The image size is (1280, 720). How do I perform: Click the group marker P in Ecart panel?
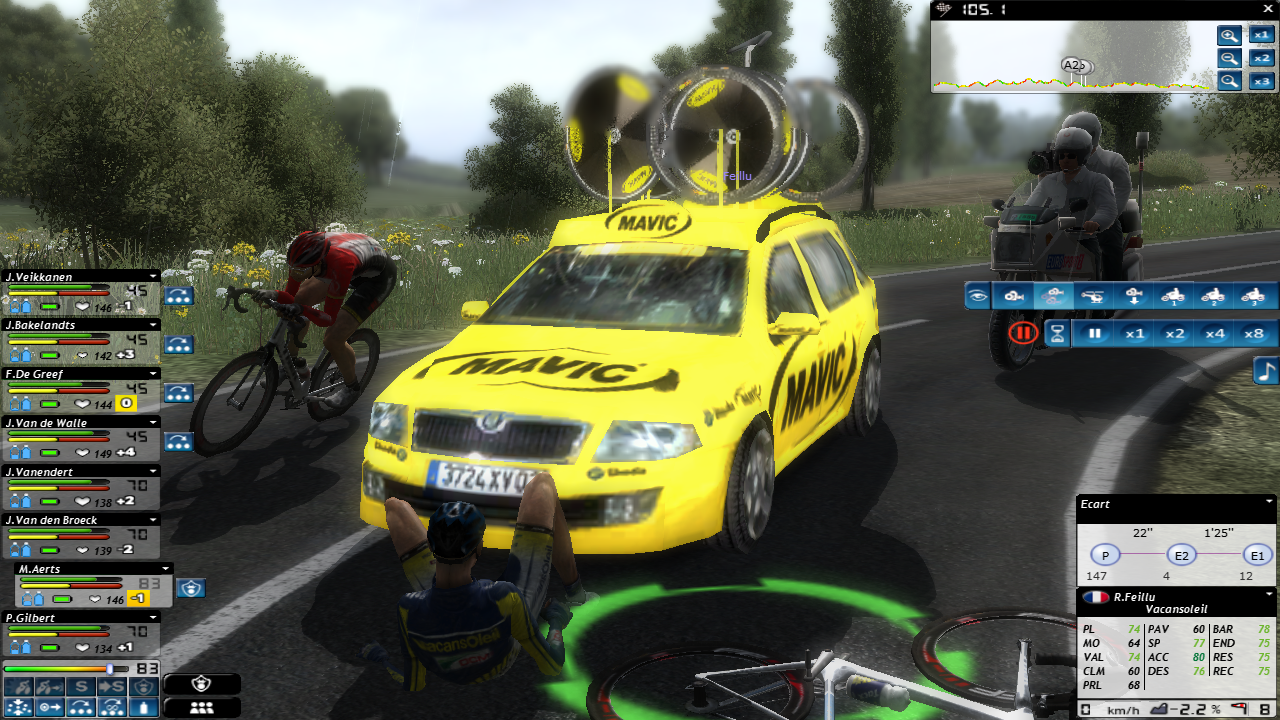(1105, 555)
